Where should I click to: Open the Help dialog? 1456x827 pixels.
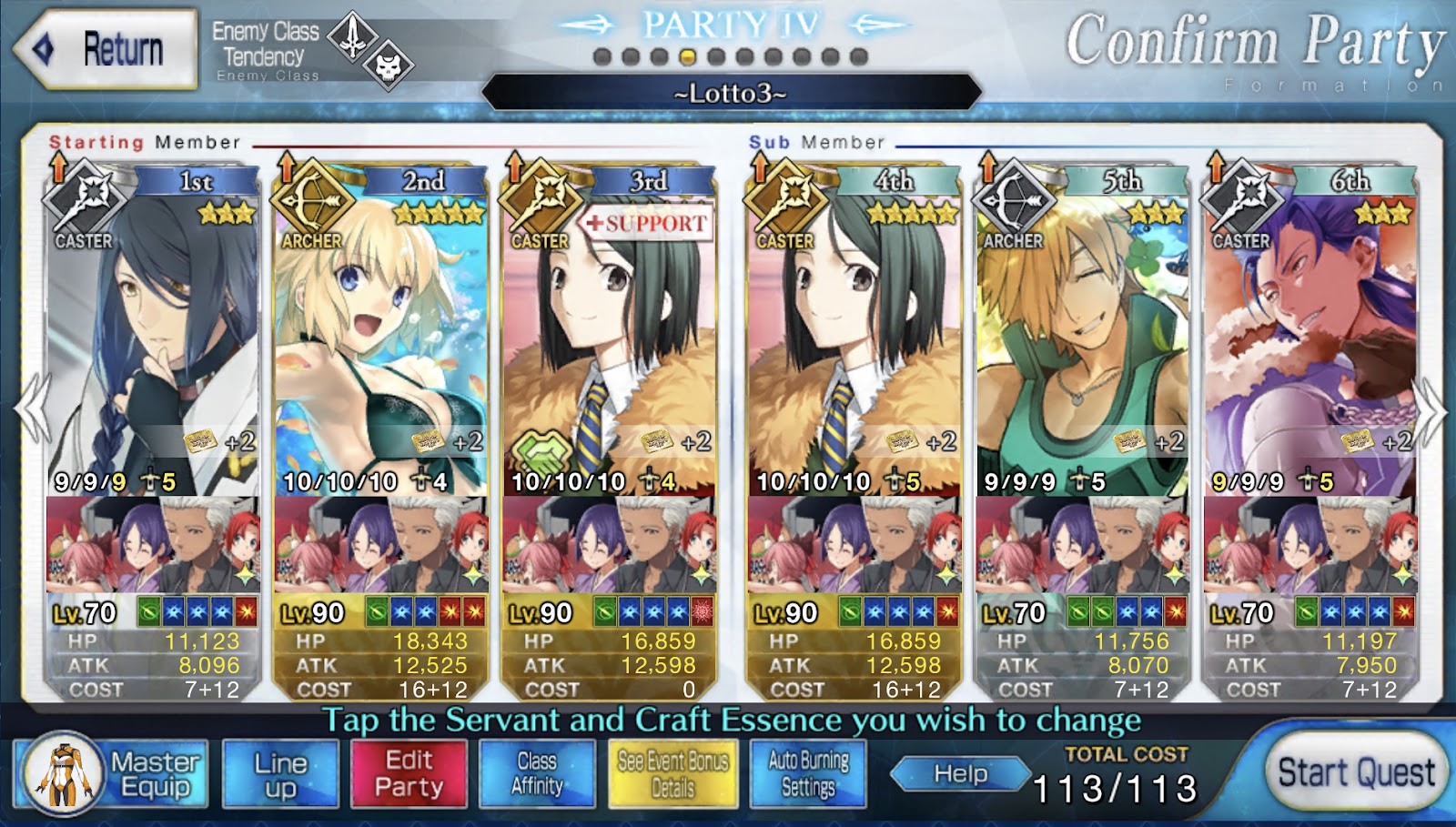(960, 774)
